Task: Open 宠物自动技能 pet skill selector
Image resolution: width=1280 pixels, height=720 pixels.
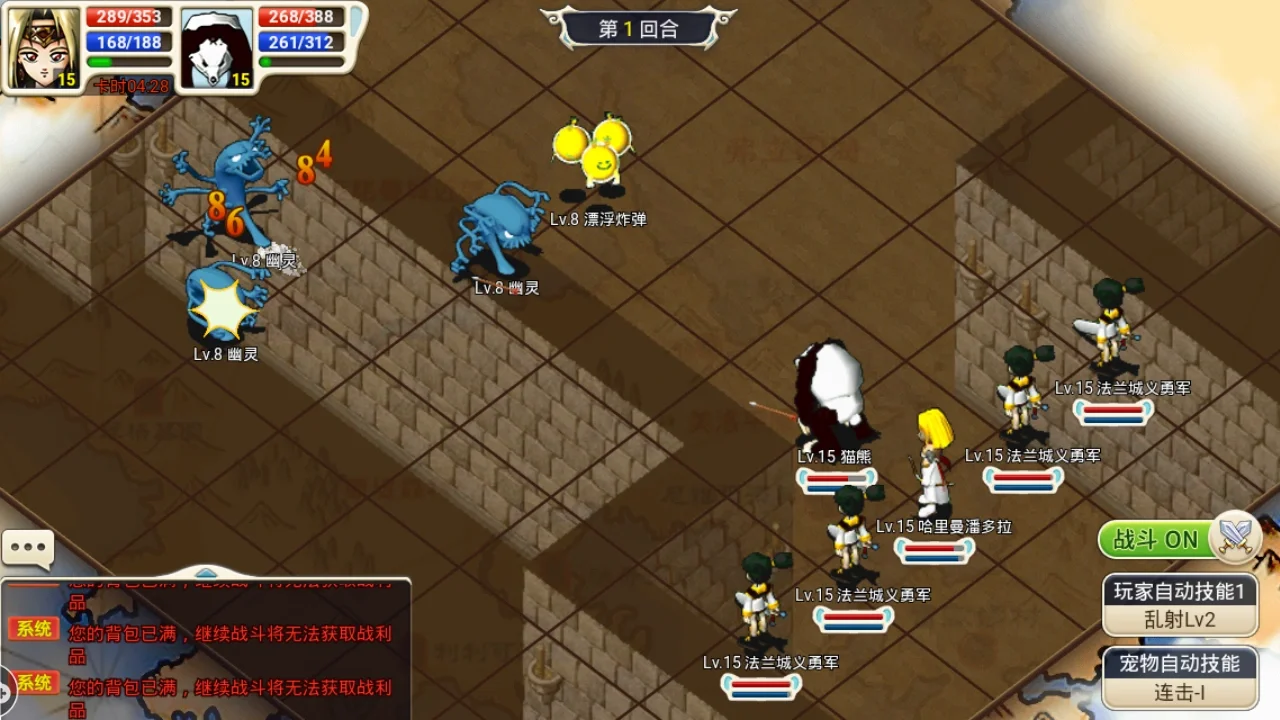Action: 1180,677
